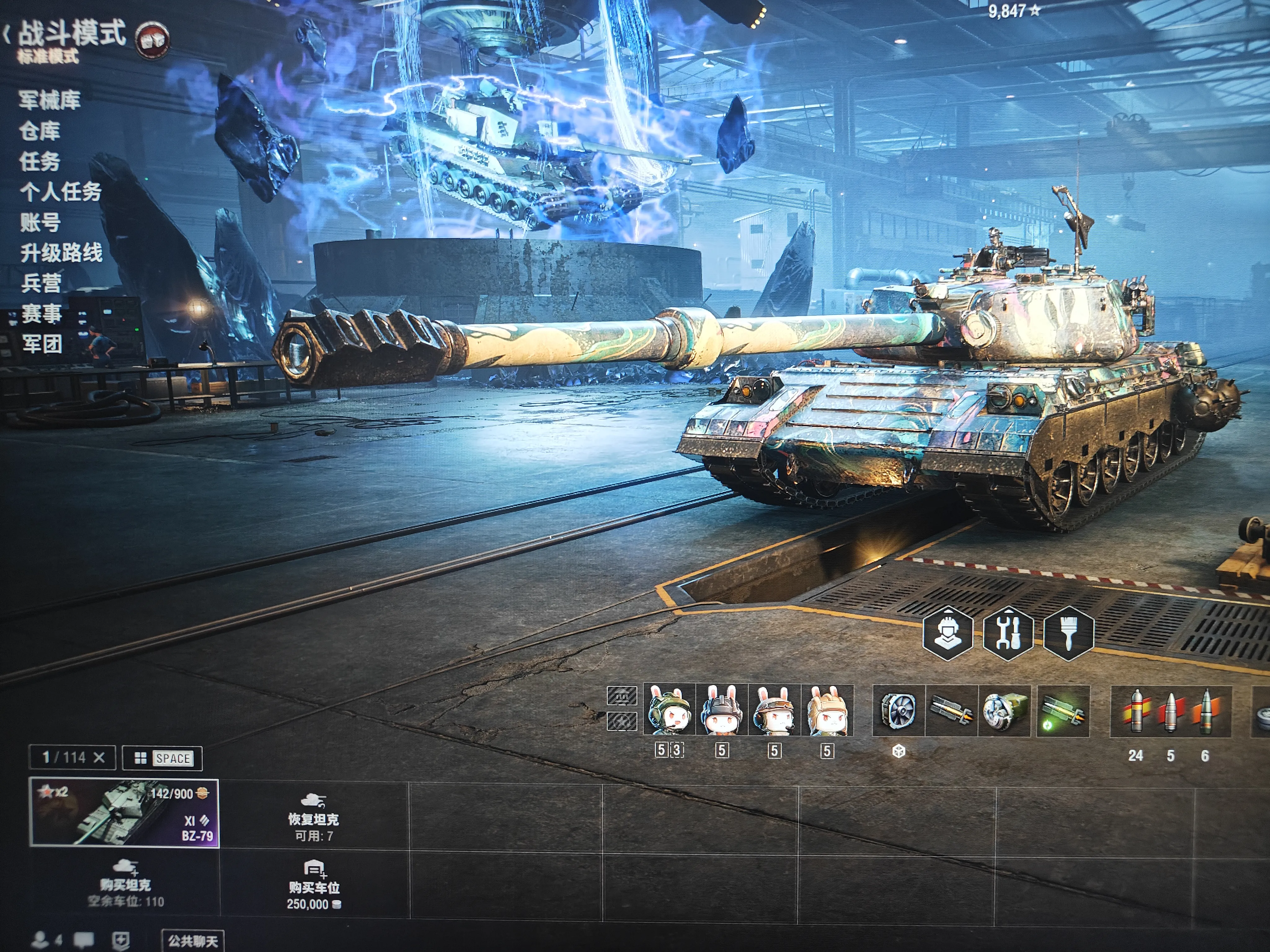Screen dimensions: 1270x952
Task: Click the crew helmet hexagon button
Action: (x=947, y=633)
